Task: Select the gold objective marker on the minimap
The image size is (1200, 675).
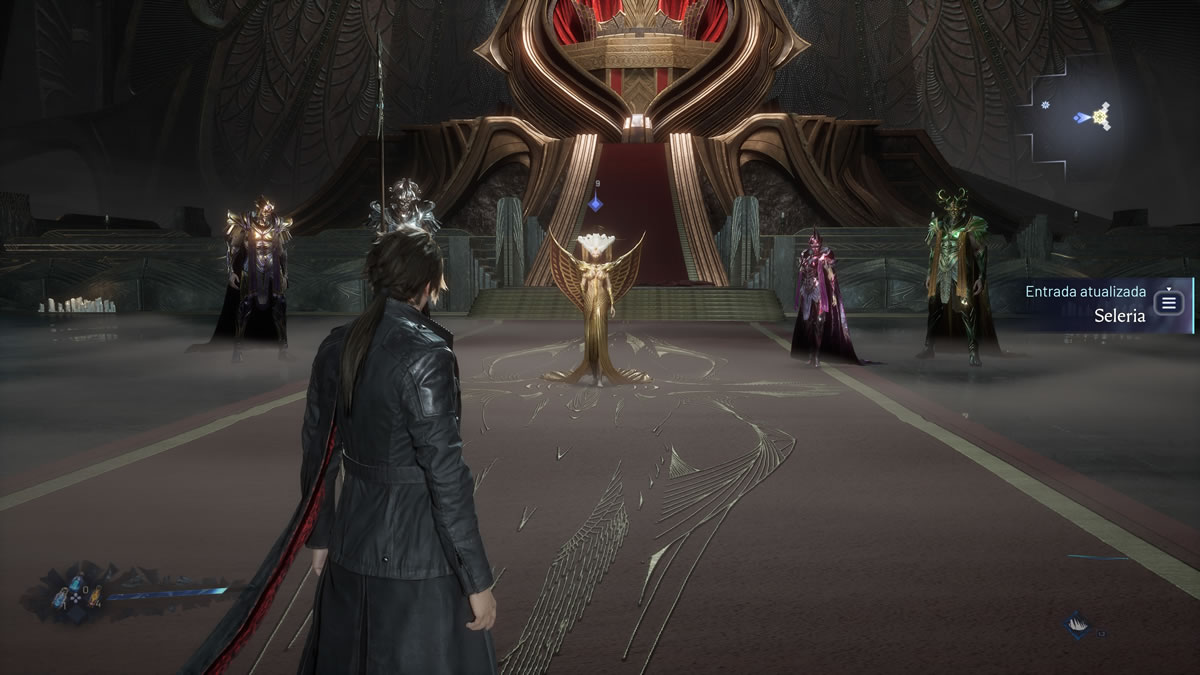Action: pyautogui.click(x=1102, y=118)
